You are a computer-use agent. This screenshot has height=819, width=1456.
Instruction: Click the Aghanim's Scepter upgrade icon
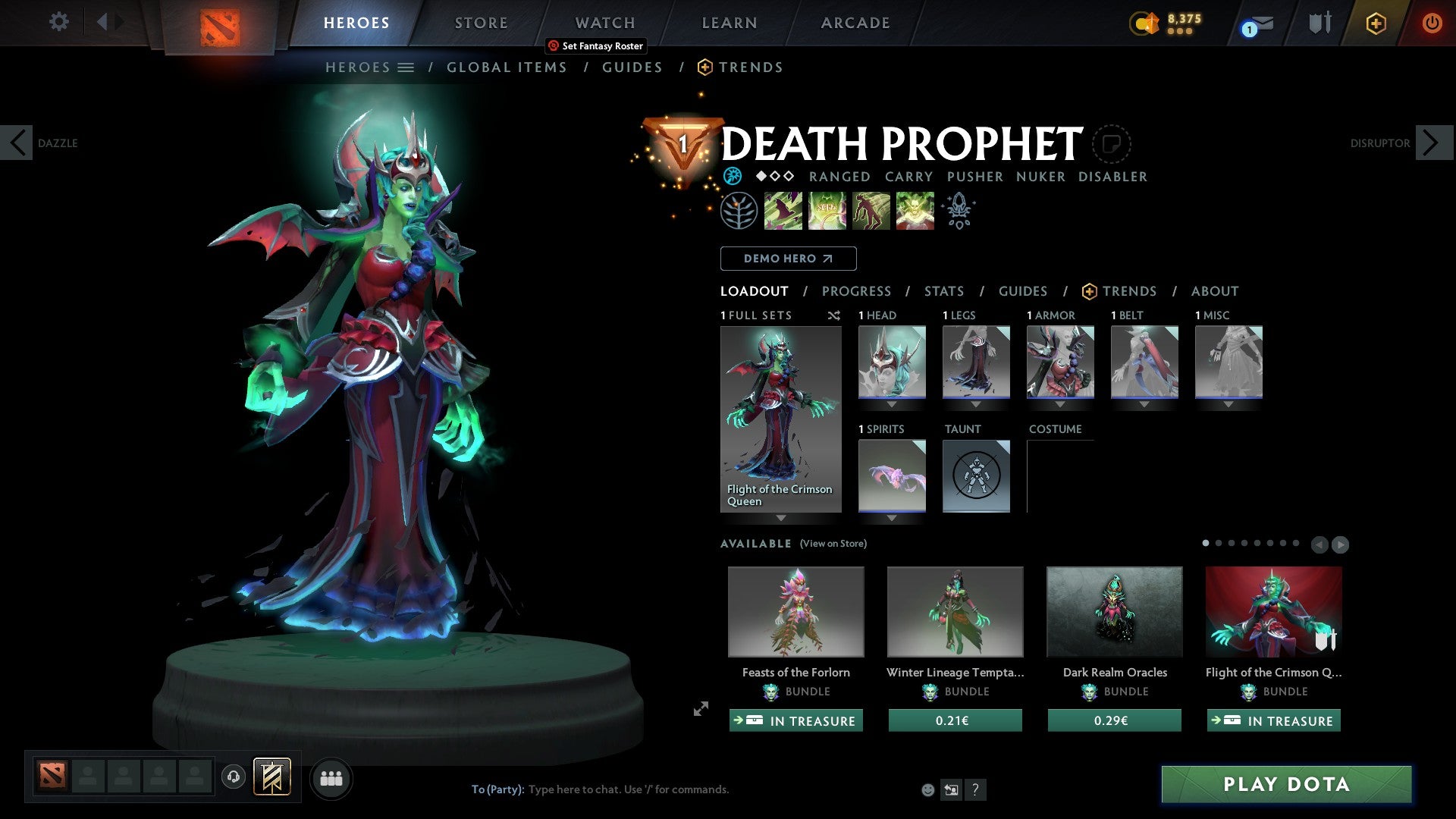point(959,210)
